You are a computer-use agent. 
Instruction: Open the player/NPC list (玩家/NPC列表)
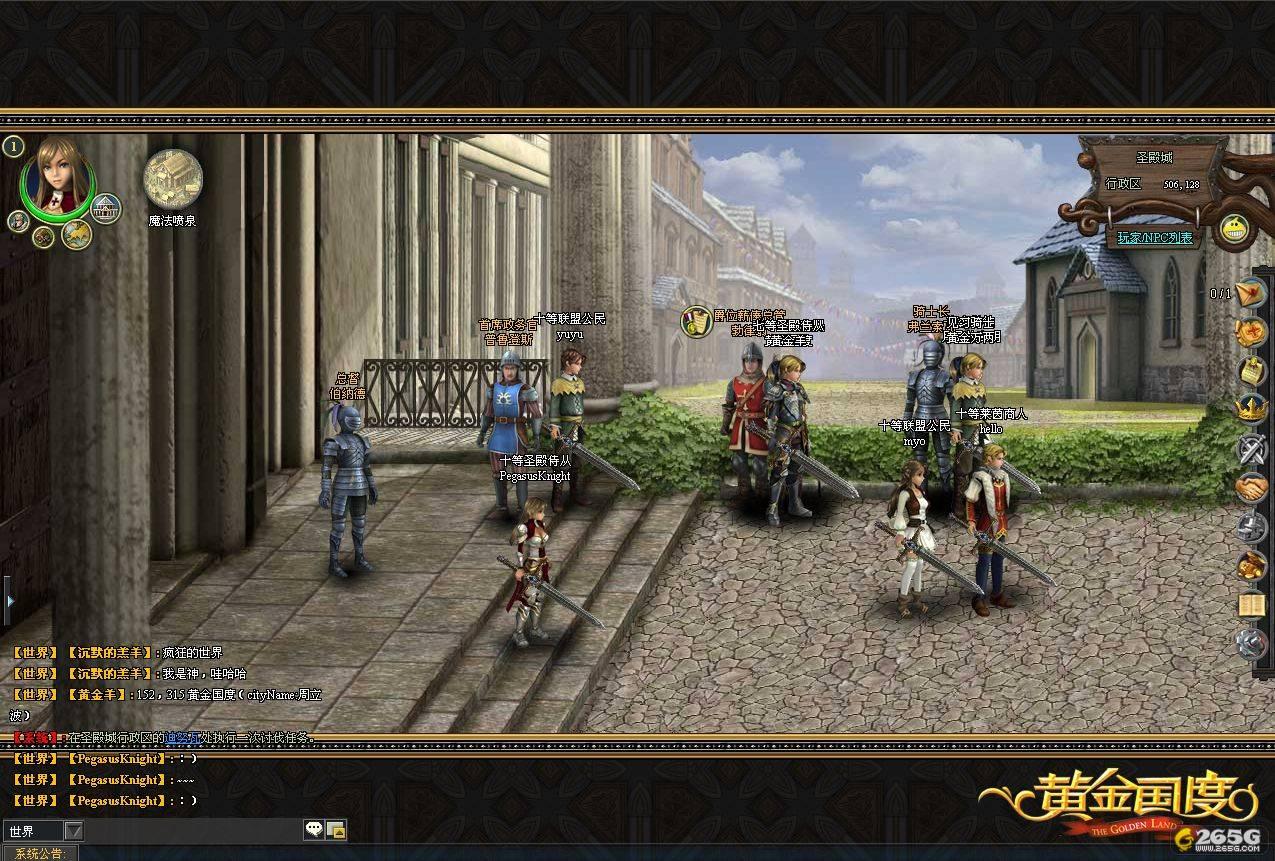(x=1155, y=238)
